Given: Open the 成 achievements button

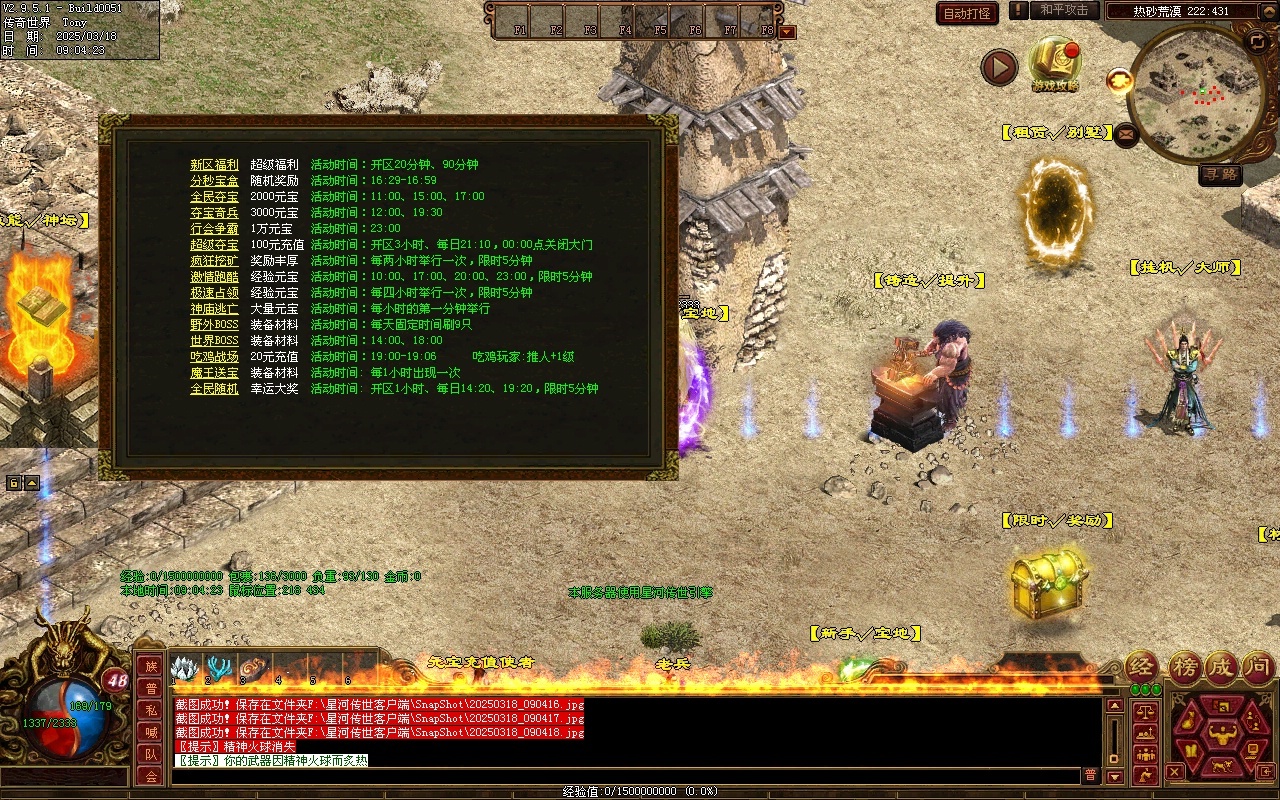Looking at the screenshot, I should (x=1221, y=667).
